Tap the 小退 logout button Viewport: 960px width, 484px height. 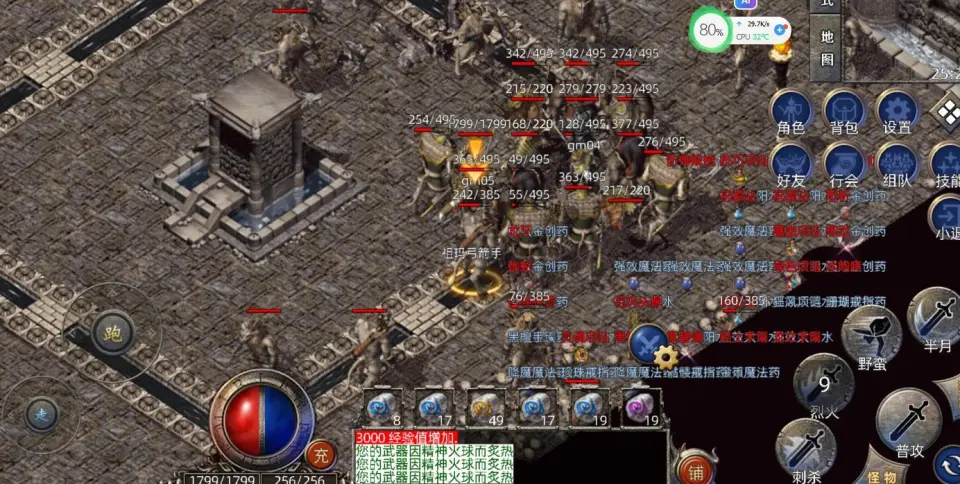945,219
